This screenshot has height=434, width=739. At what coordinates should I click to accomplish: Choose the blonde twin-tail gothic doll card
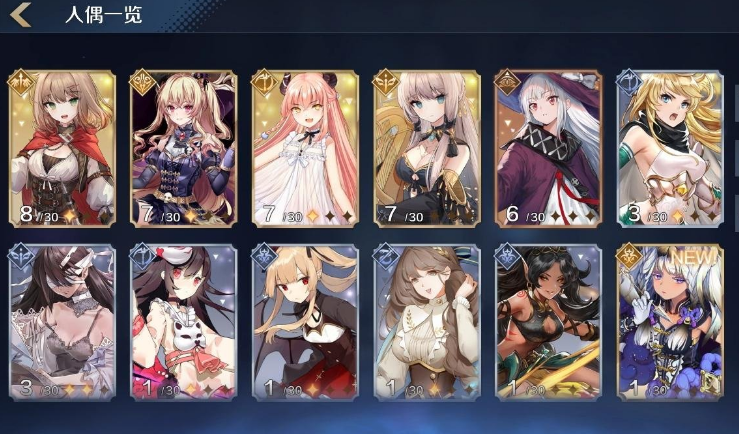click(183, 149)
